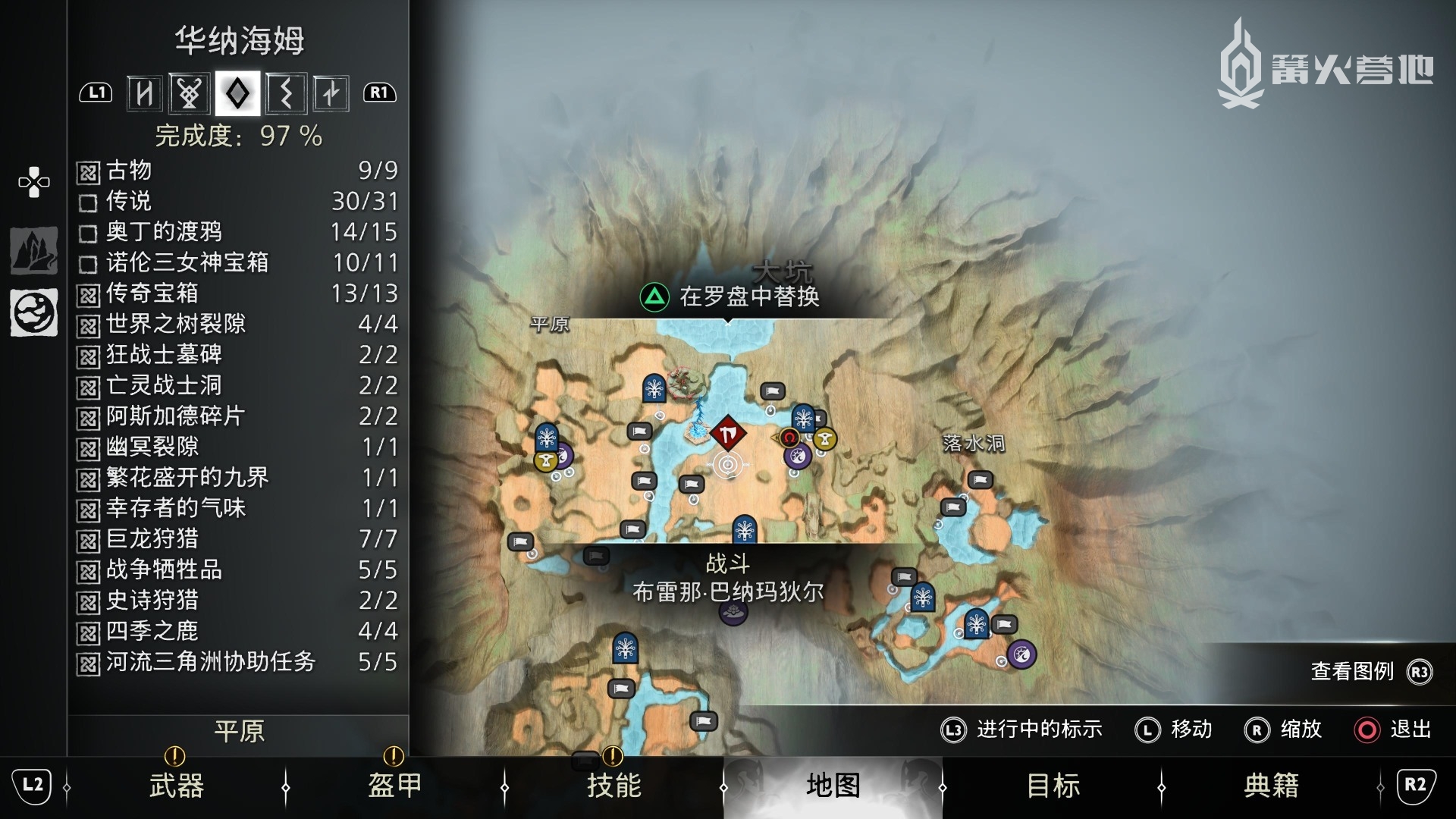Image resolution: width=1456 pixels, height=819 pixels.
Task: Pick the 古物 collectible row
Action: 237,171
